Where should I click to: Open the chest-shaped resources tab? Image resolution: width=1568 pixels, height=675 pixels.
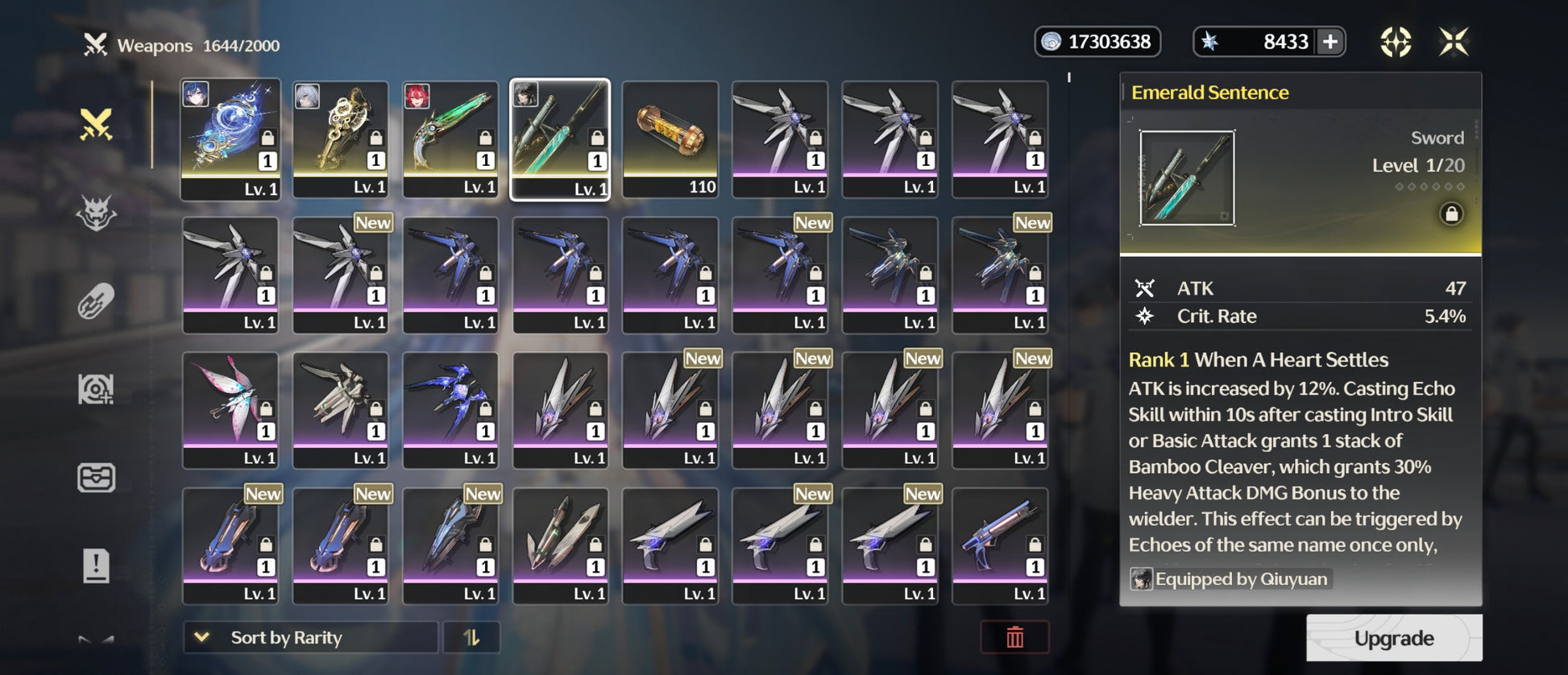96,478
